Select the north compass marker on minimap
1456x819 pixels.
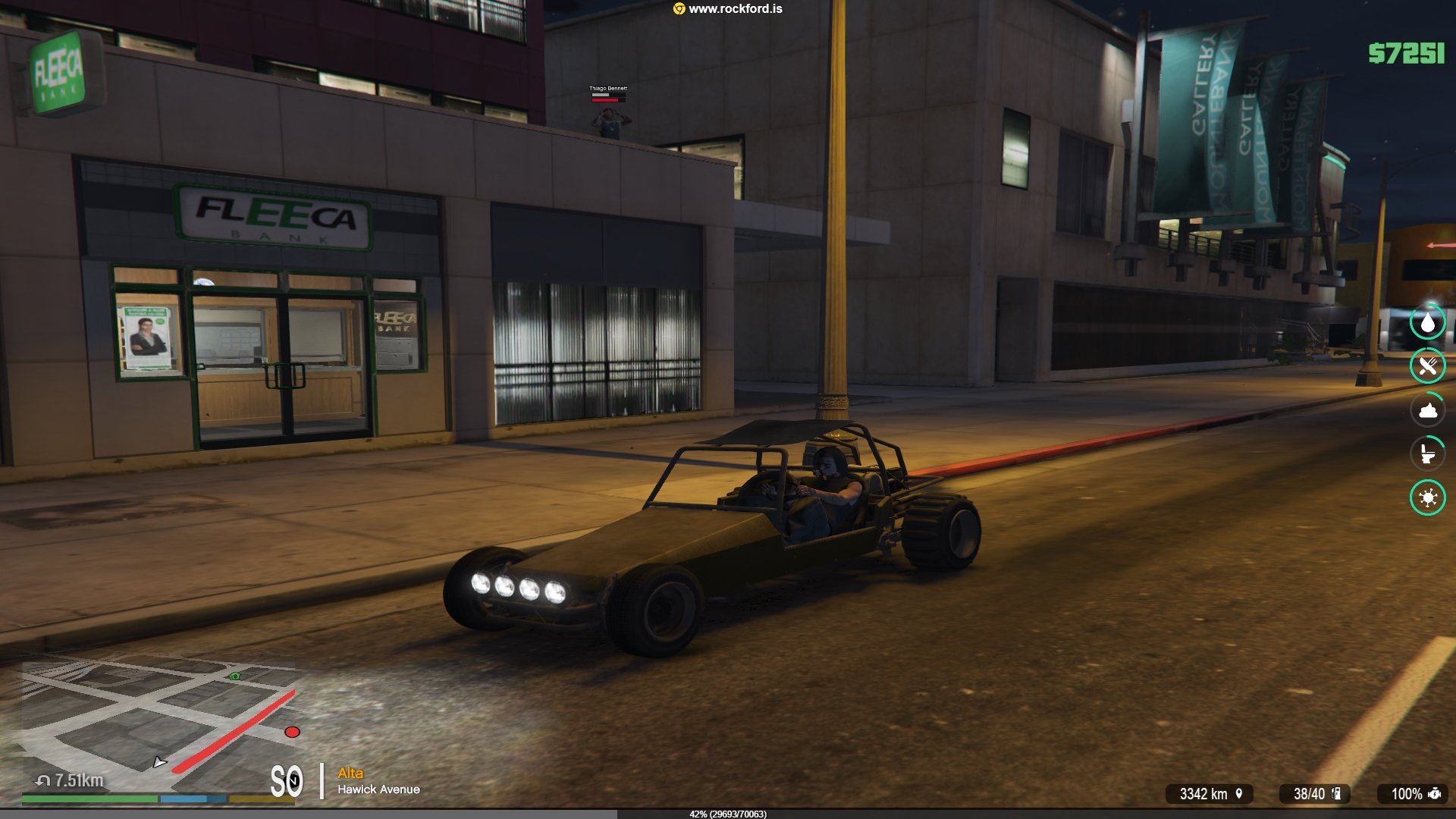tap(293, 780)
